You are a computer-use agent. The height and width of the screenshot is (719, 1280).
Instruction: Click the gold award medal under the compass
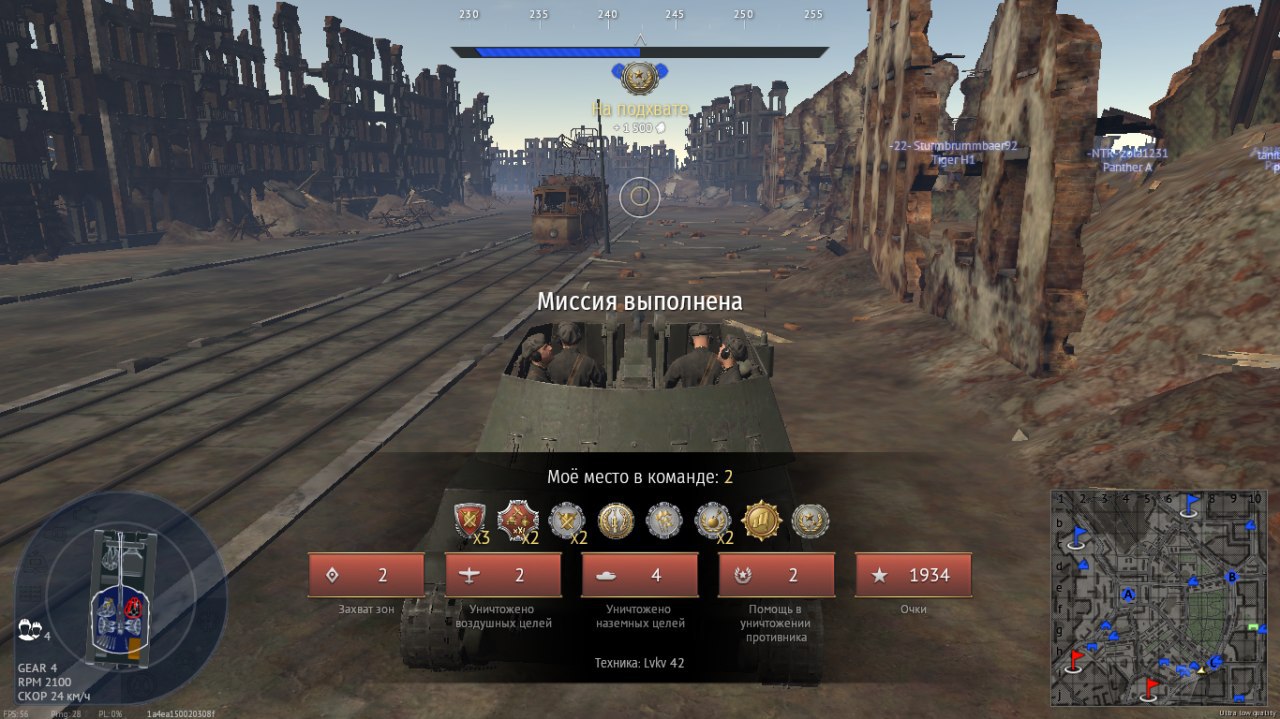pos(639,78)
